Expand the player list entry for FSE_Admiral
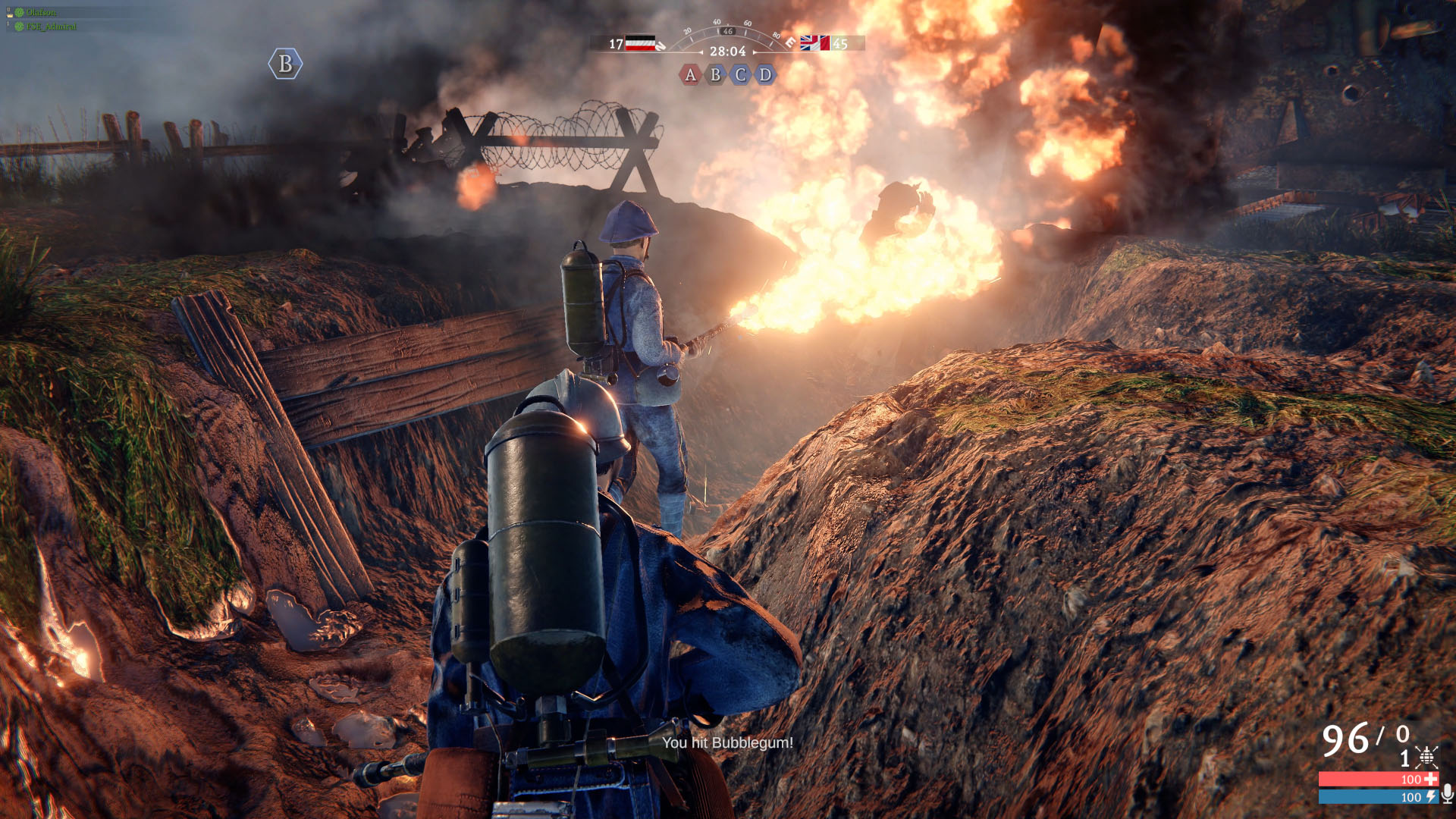 point(51,26)
